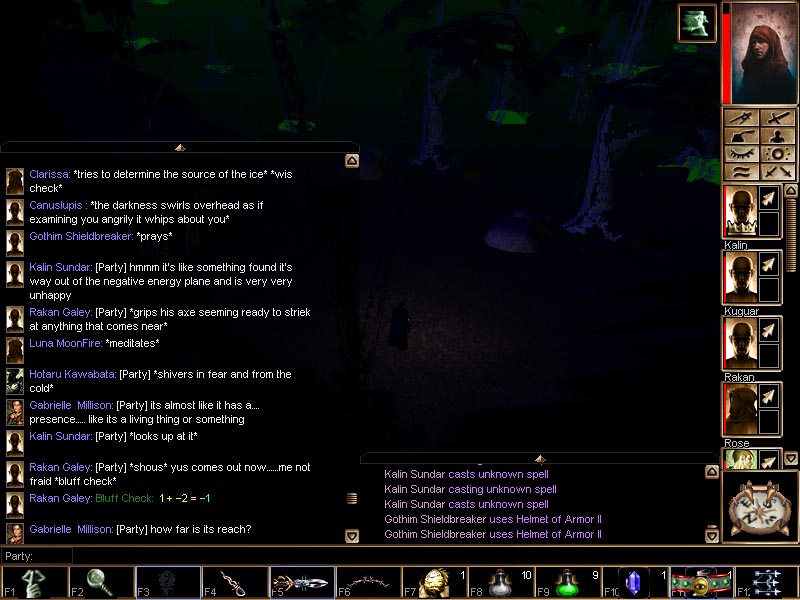Toggle the running-figure mode icon
This screenshot has height=600, width=800.
tap(696, 23)
